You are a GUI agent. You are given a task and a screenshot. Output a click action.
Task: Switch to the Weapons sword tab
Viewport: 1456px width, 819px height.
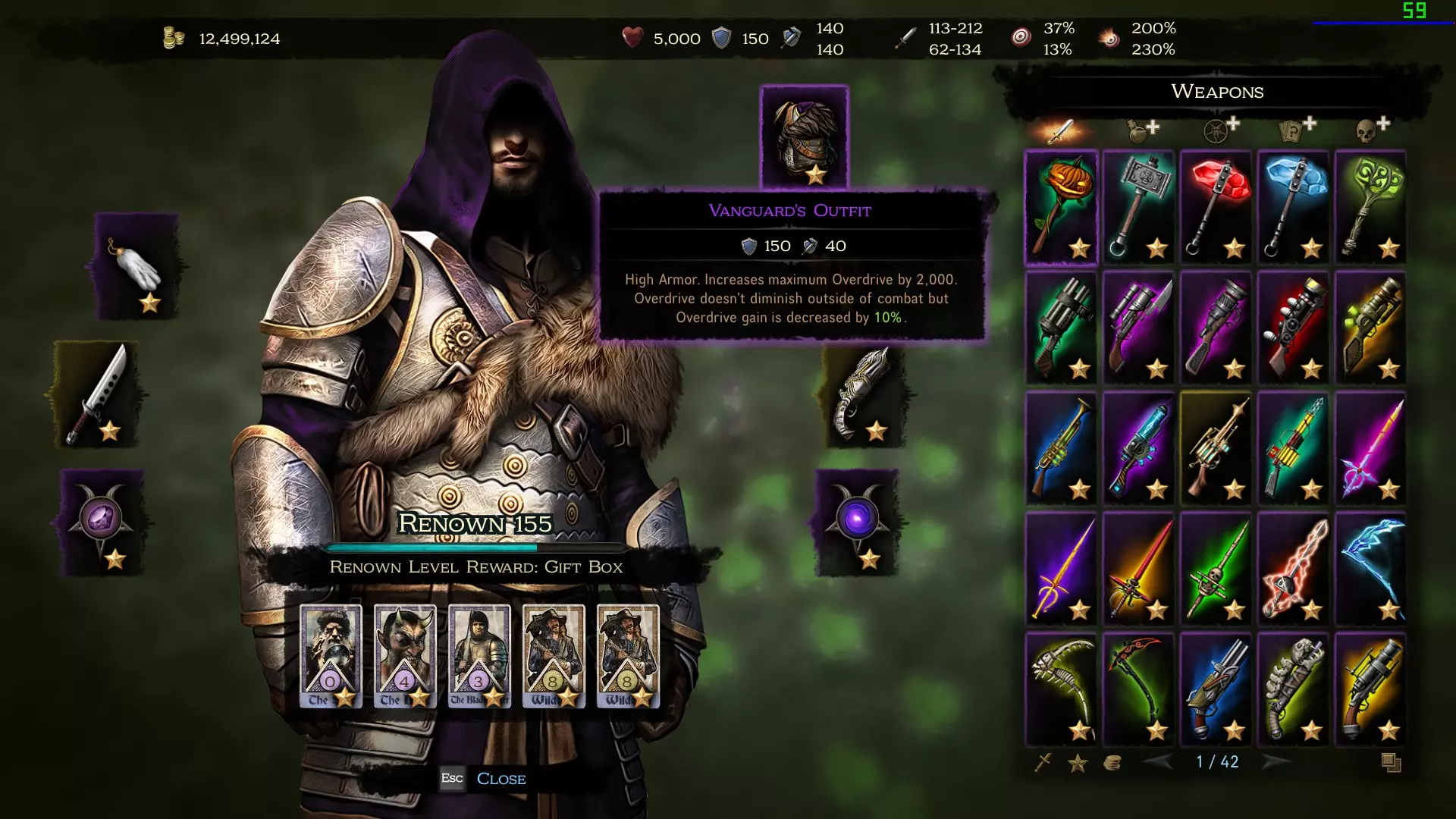pos(1060,130)
